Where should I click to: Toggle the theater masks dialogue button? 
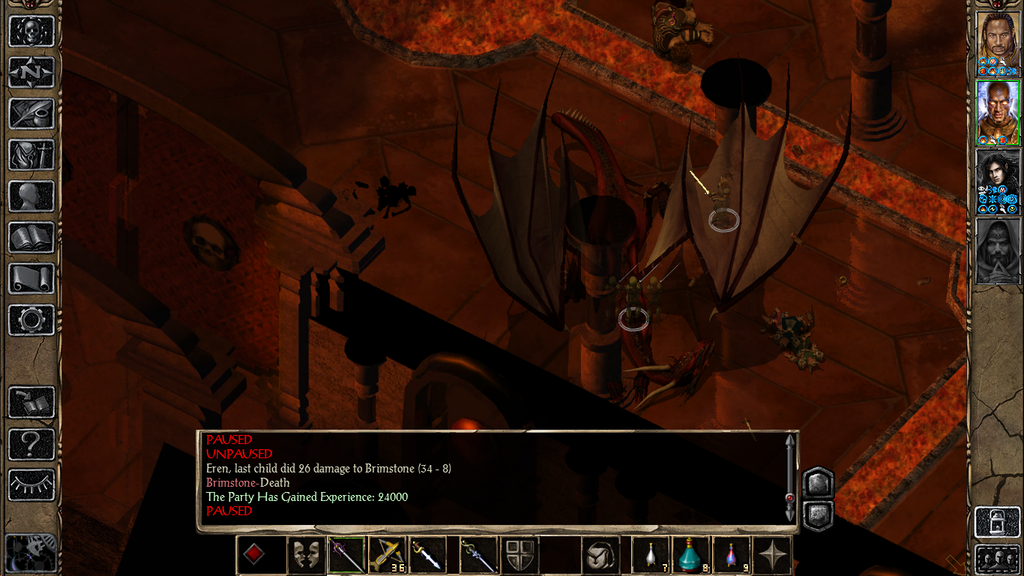pos(305,555)
